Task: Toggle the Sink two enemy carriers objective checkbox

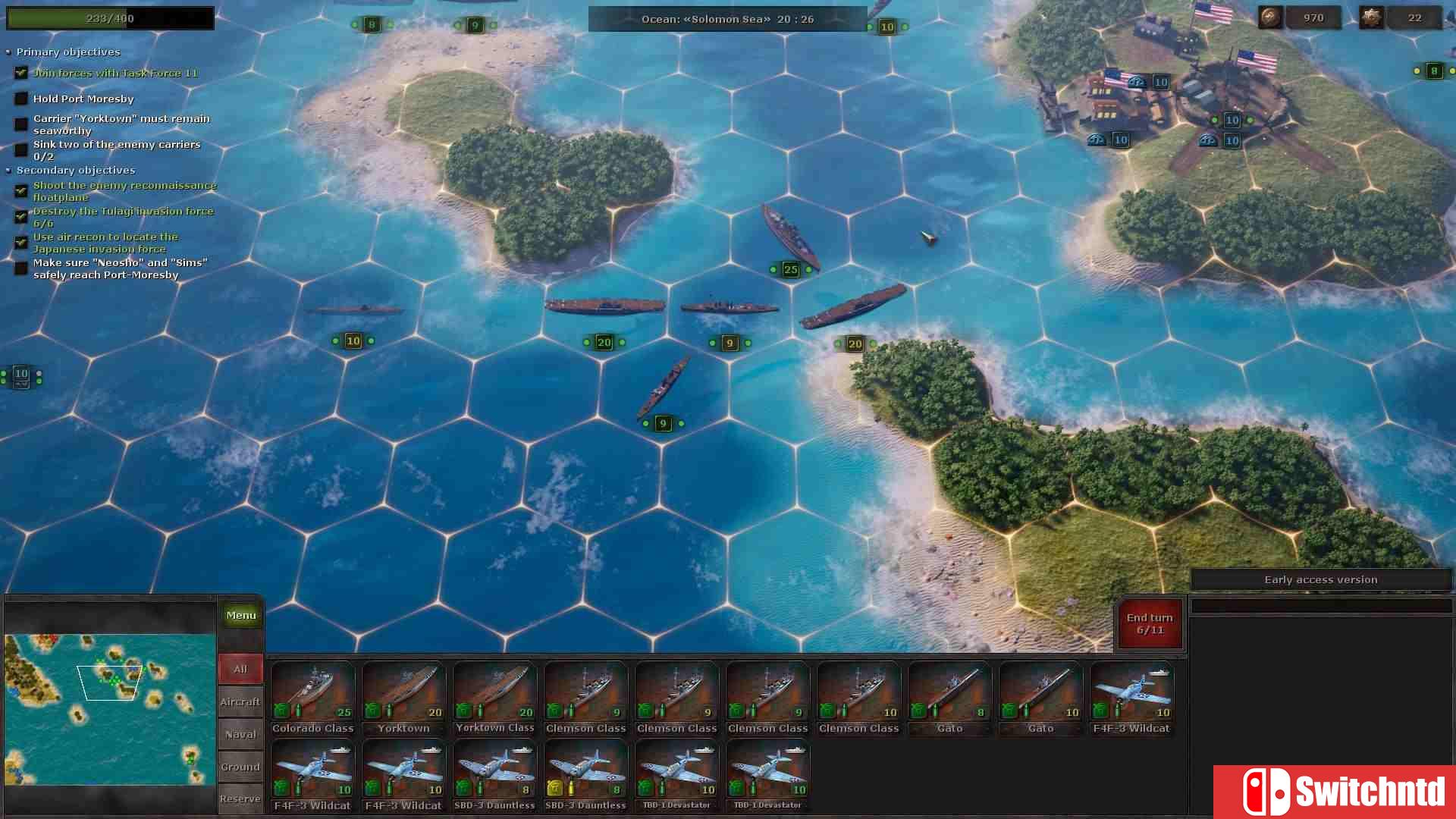Action: pos(20,149)
